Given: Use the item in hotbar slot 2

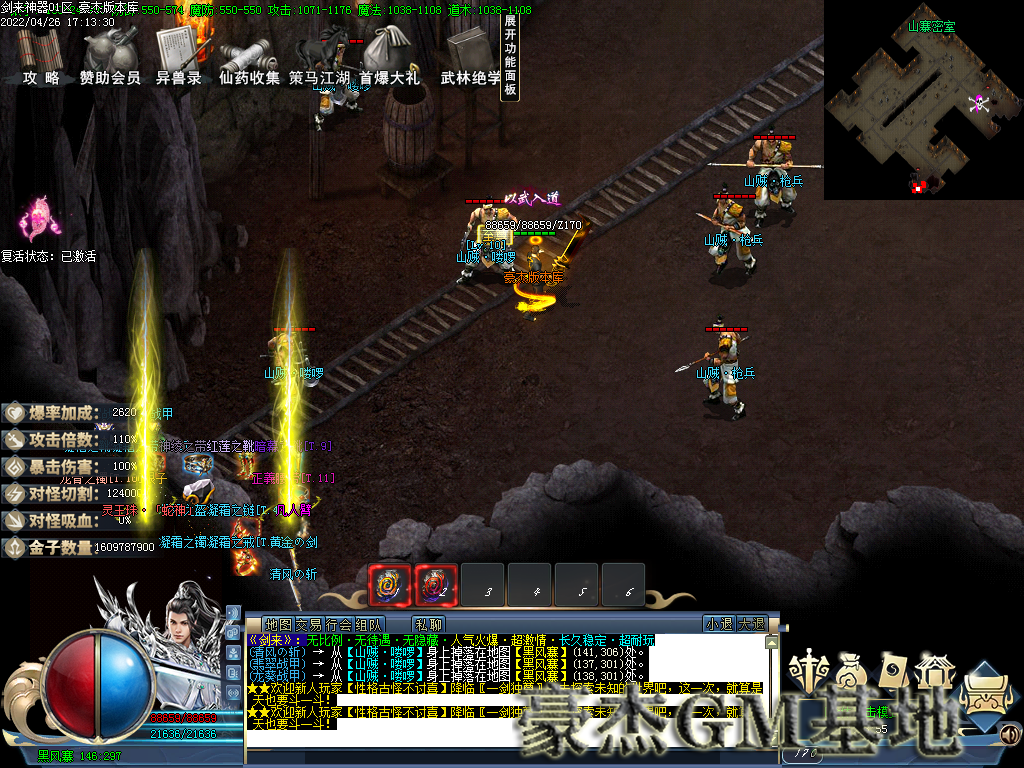Looking at the screenshot, I should pos(436,585).
